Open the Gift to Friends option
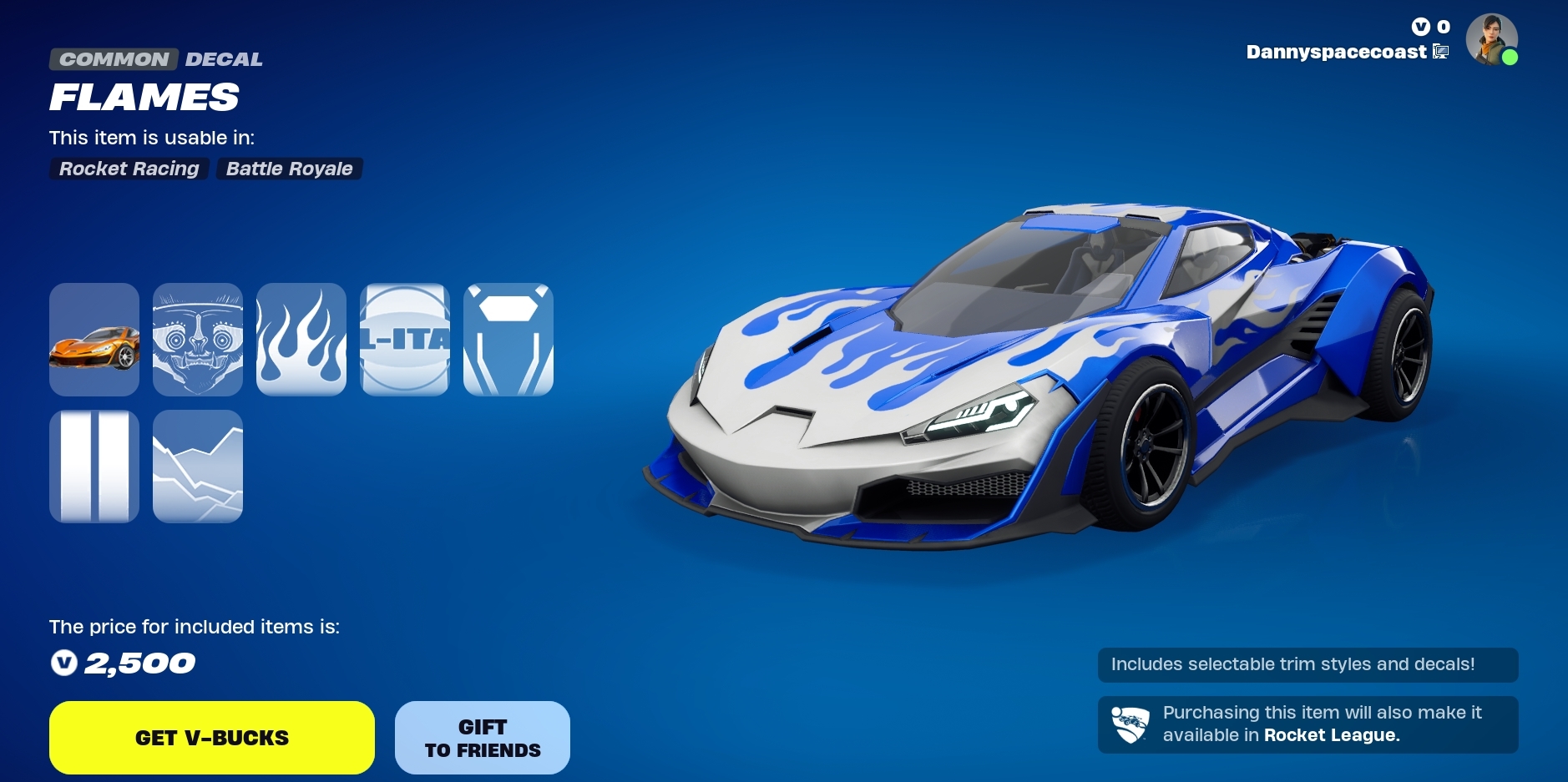Image resolution: width=1568 pixels, height=782 pixels. 483,738
